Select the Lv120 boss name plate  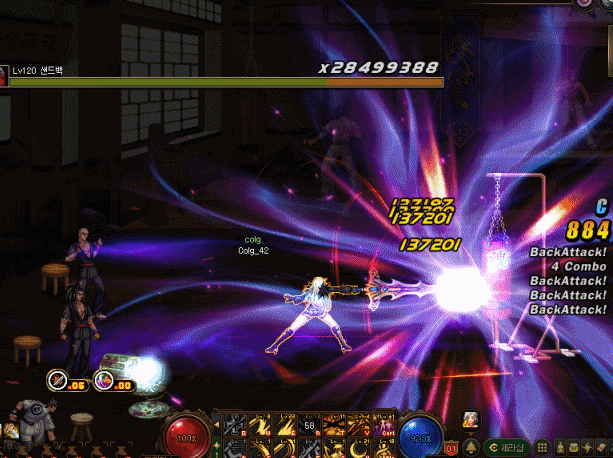(37, 71)
